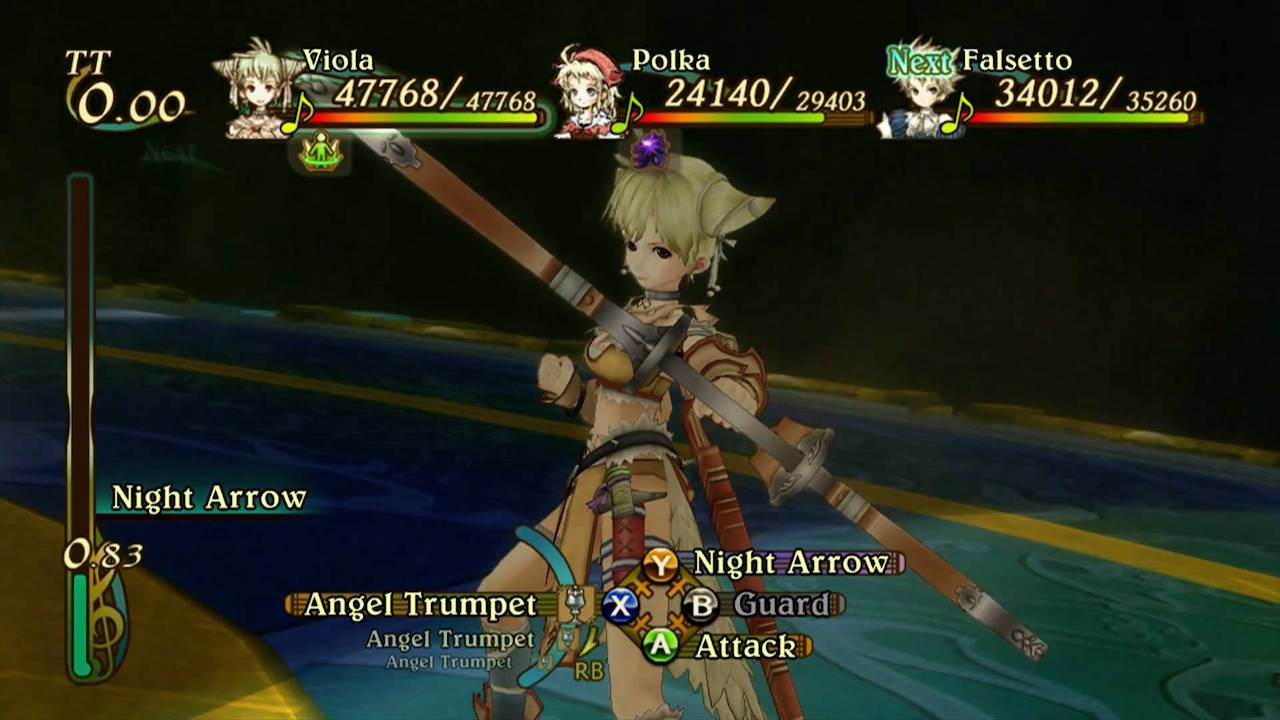Select Polka's character portrait
The image size is (1280, 720).
[x=590, y=93]
